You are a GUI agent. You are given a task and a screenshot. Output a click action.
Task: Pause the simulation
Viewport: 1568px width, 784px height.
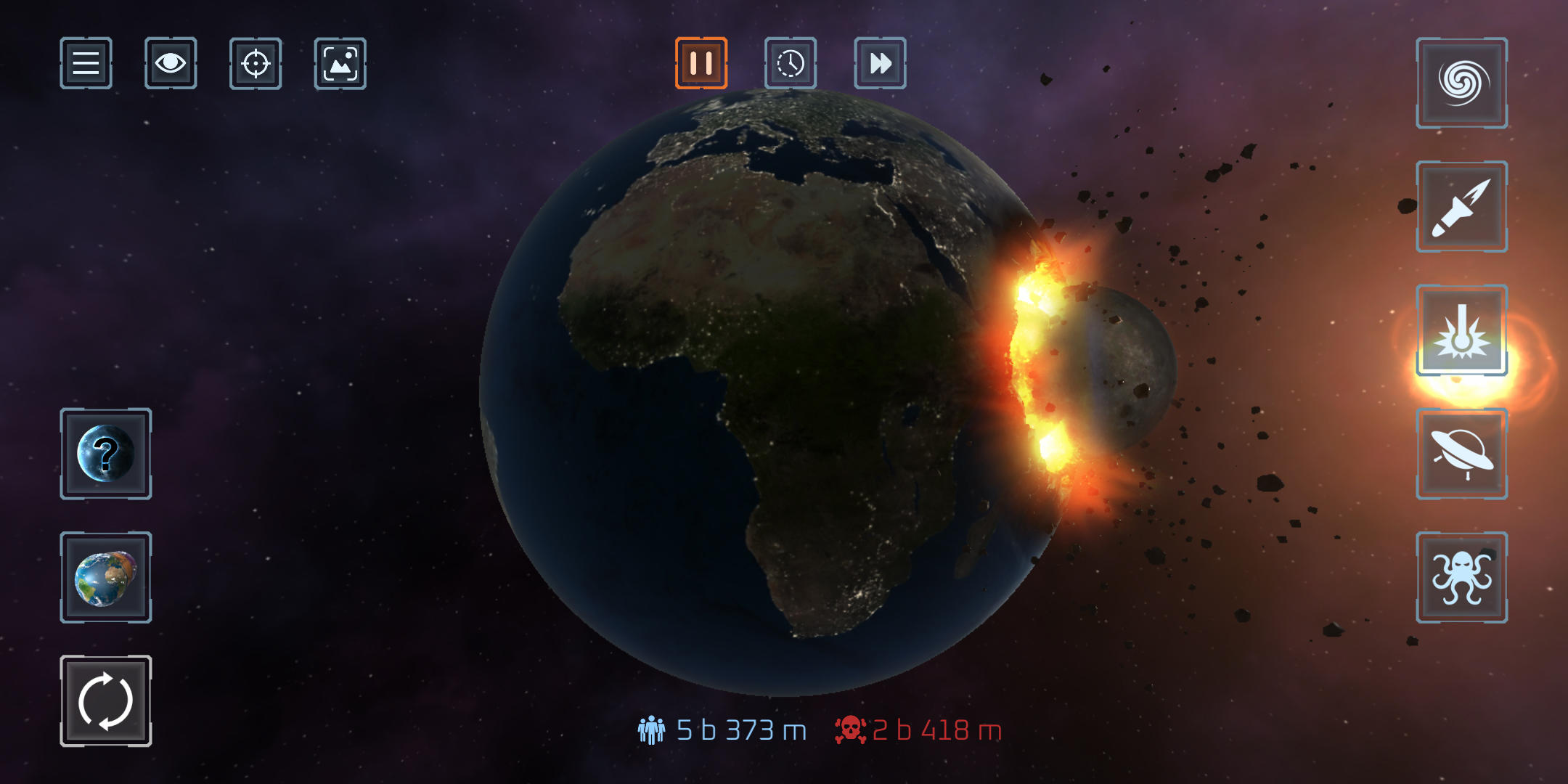coord(701,65)
